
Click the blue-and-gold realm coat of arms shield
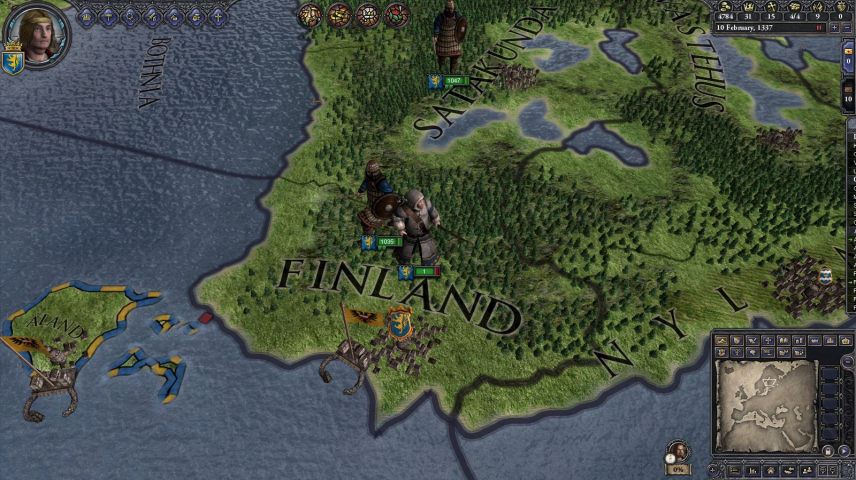click(13, 60)
